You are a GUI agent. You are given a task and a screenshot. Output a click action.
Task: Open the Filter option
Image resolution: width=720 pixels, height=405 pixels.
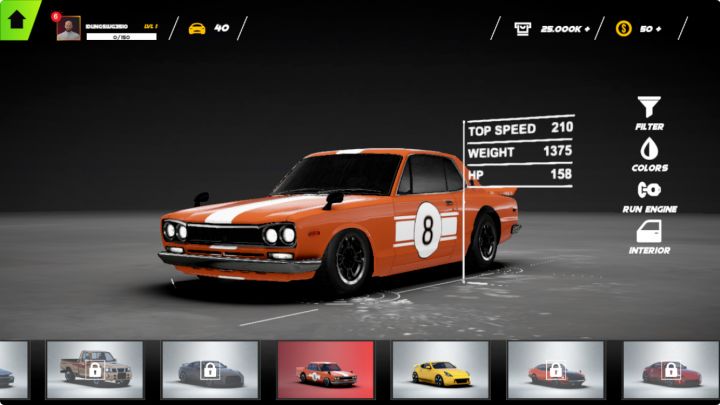click(x=649, y=111)
